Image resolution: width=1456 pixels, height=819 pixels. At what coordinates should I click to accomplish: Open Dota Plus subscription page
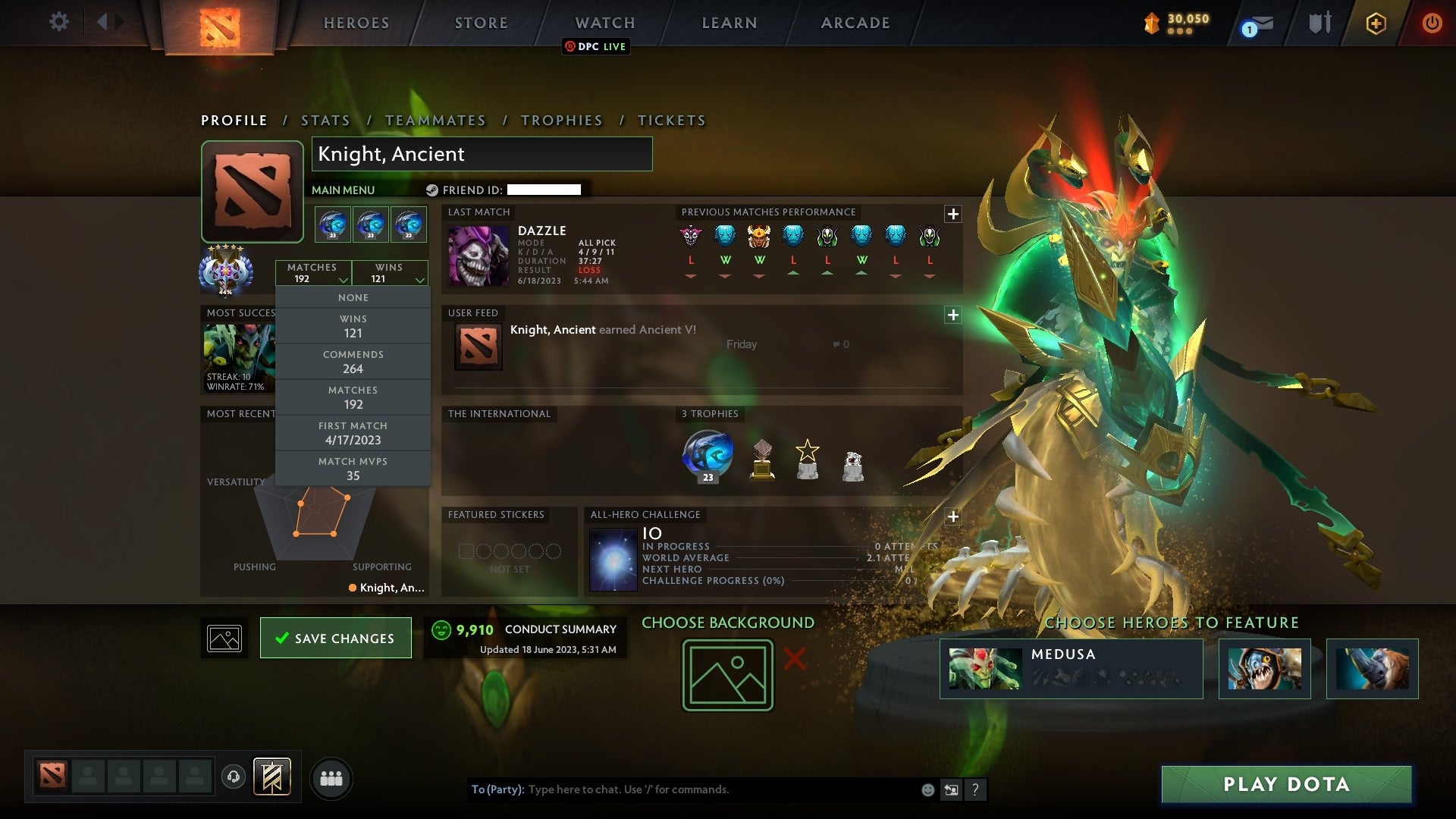(x=1376, y=23)
